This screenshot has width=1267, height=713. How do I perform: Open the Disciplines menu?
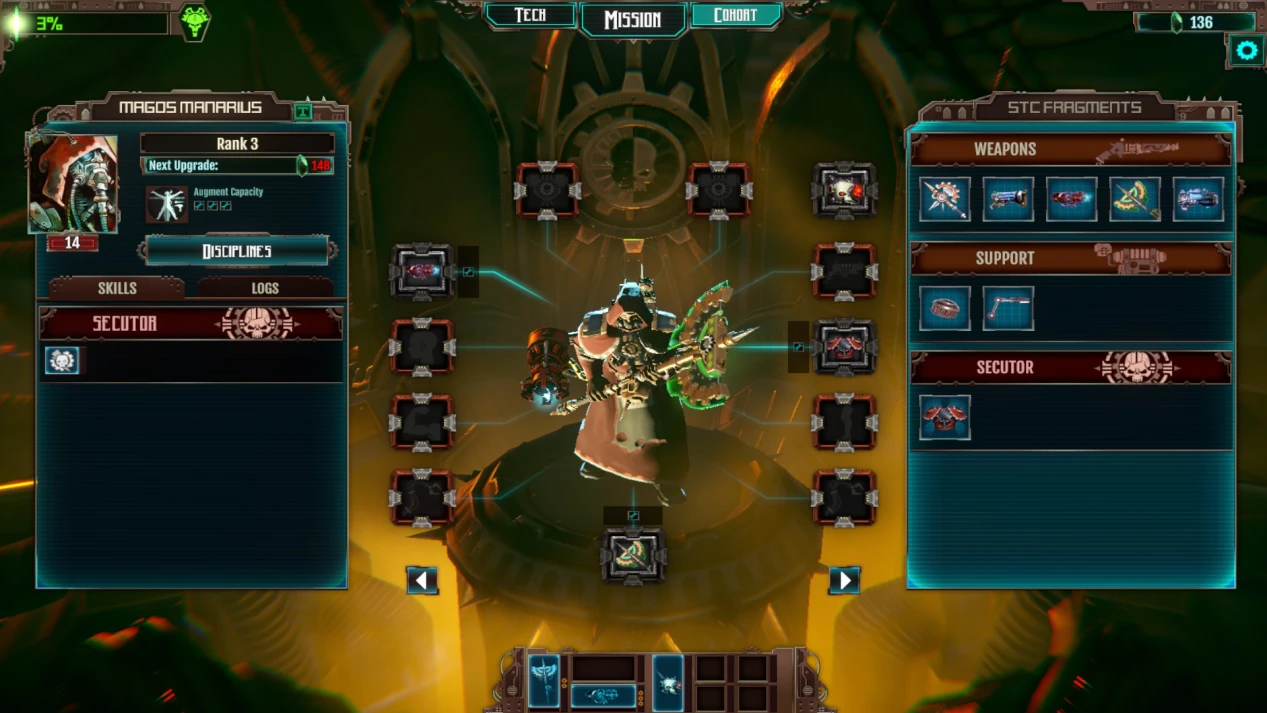click(237, 251)
